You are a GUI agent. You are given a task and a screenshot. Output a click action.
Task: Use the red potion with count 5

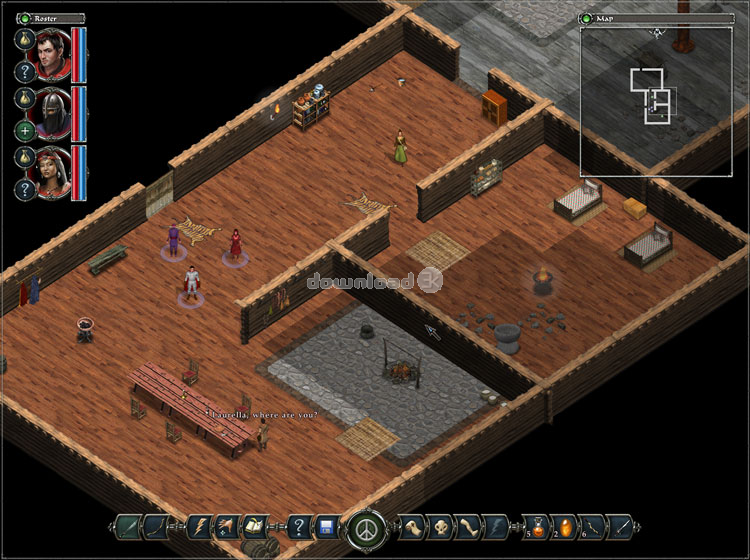tap(536, 526)
